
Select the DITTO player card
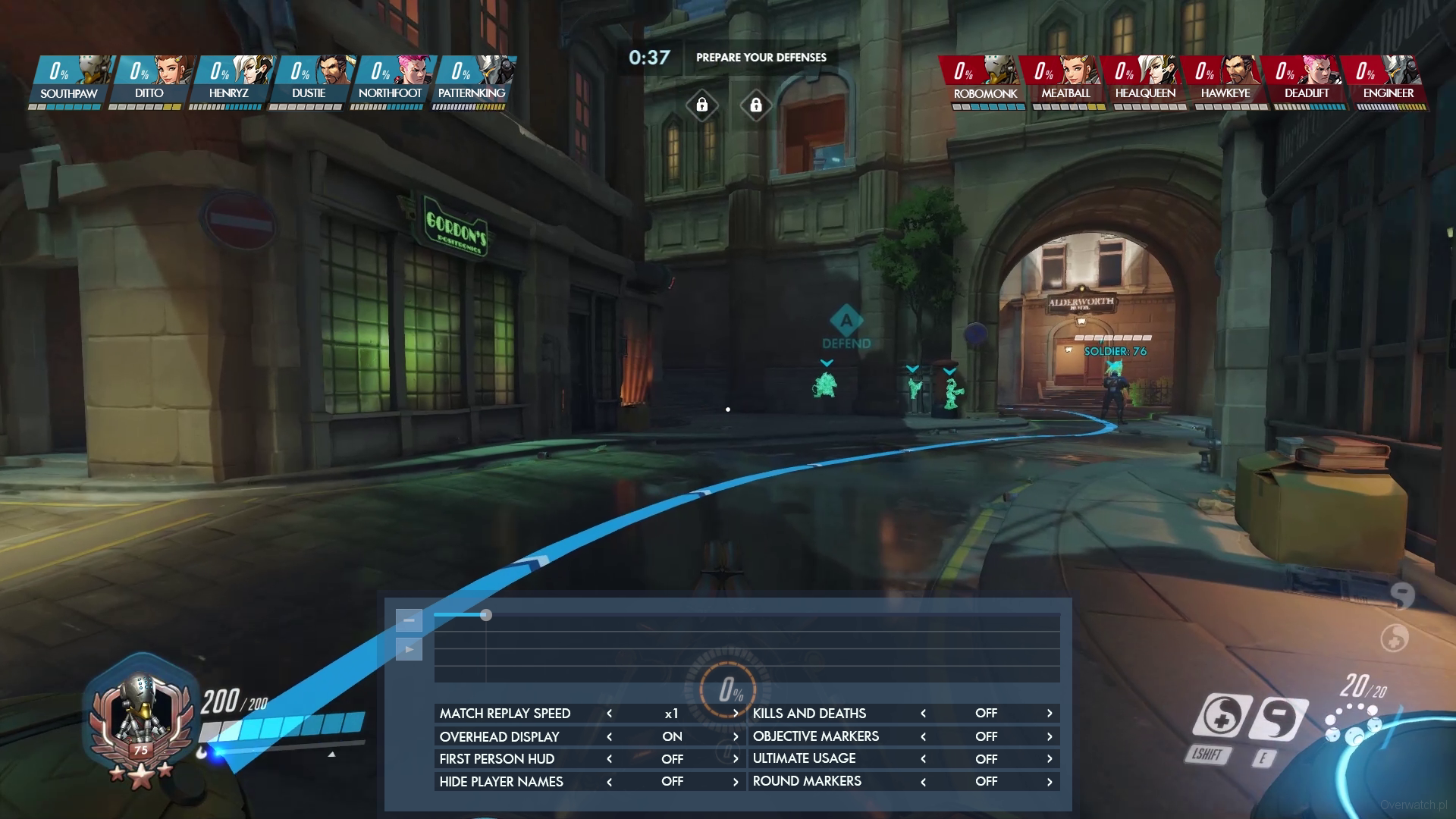tap(149, 81)
